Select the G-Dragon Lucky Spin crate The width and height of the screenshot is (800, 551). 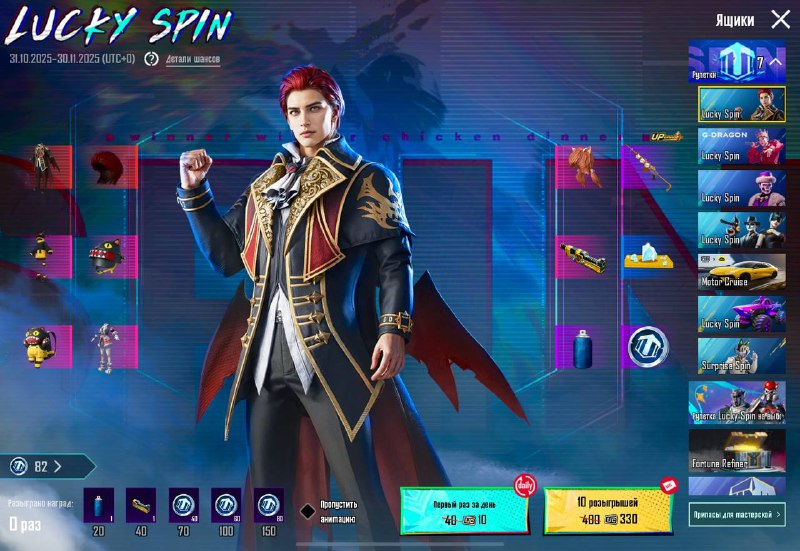(x=742, y=145)
